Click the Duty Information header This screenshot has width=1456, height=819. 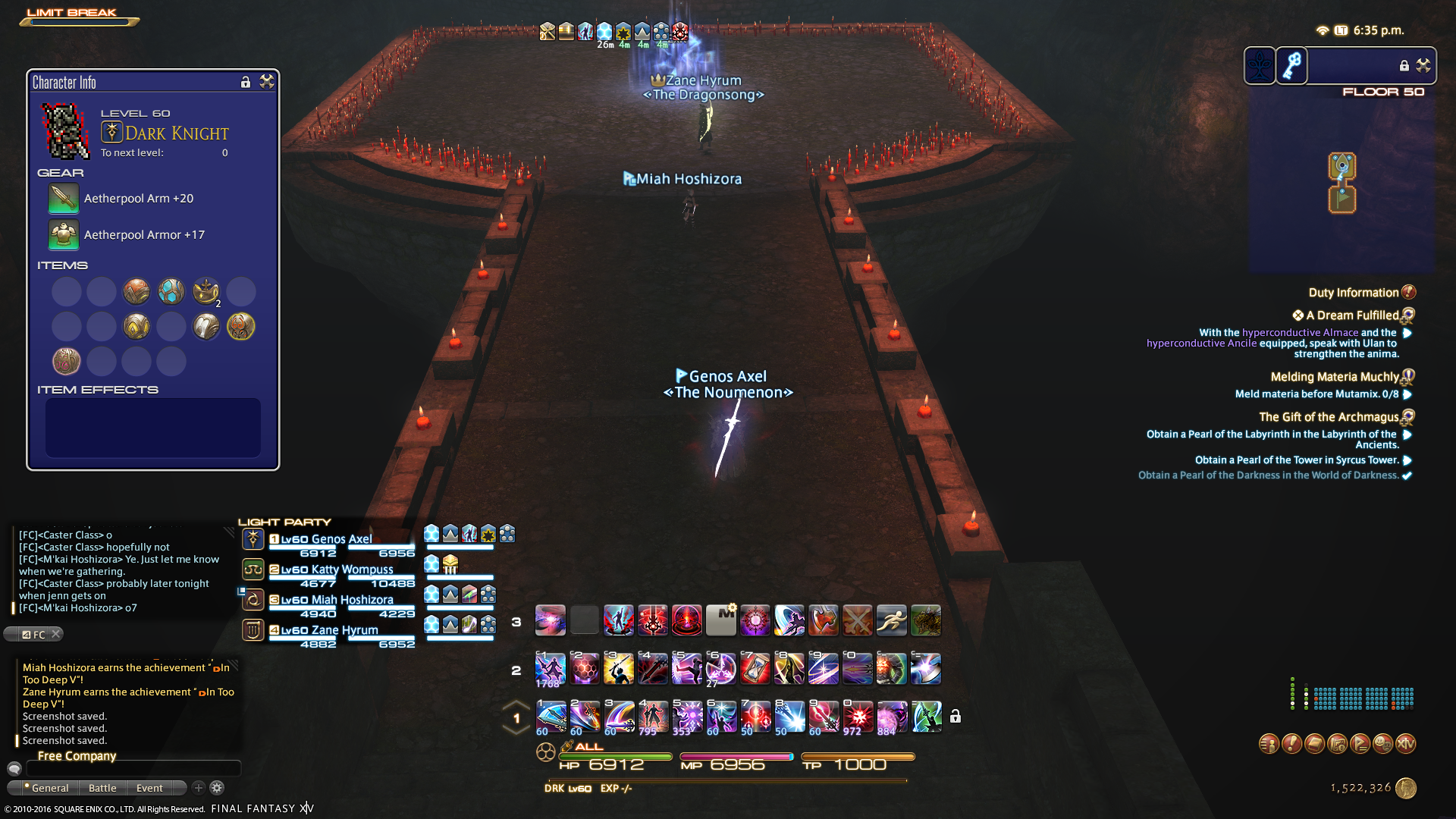[x=1353, y=293]
